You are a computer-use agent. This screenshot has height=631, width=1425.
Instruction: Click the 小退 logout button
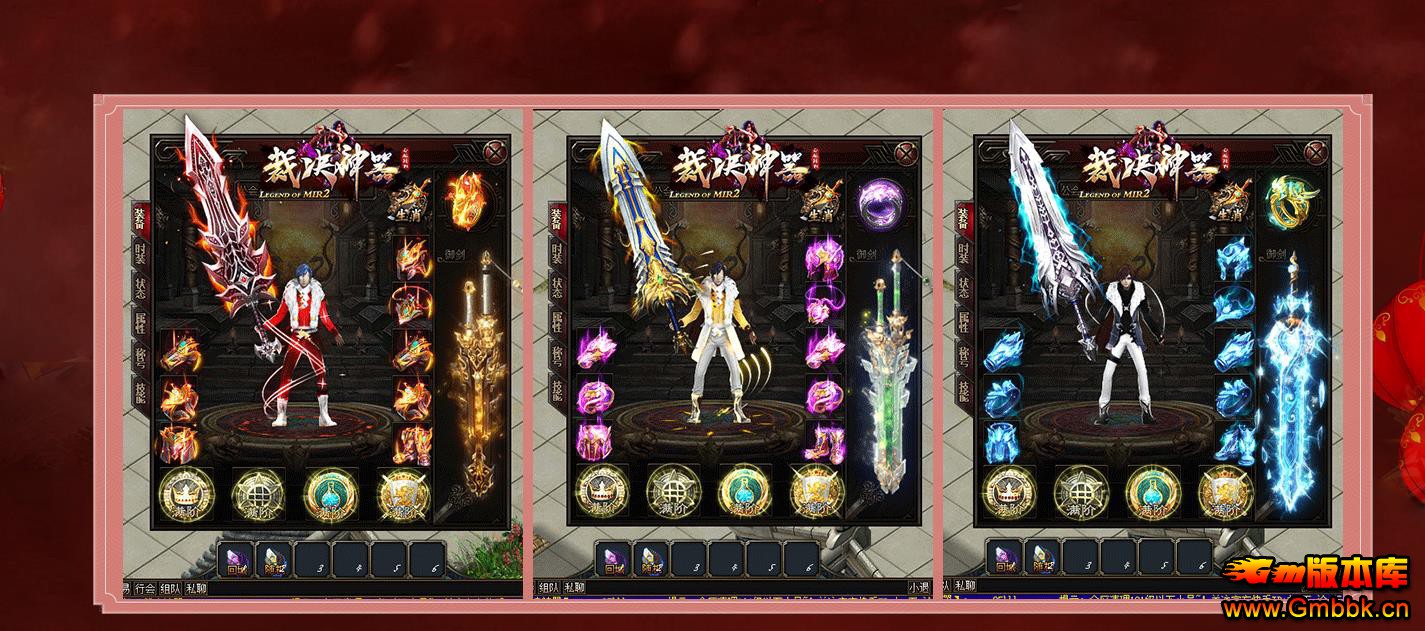tap(918, 588)
